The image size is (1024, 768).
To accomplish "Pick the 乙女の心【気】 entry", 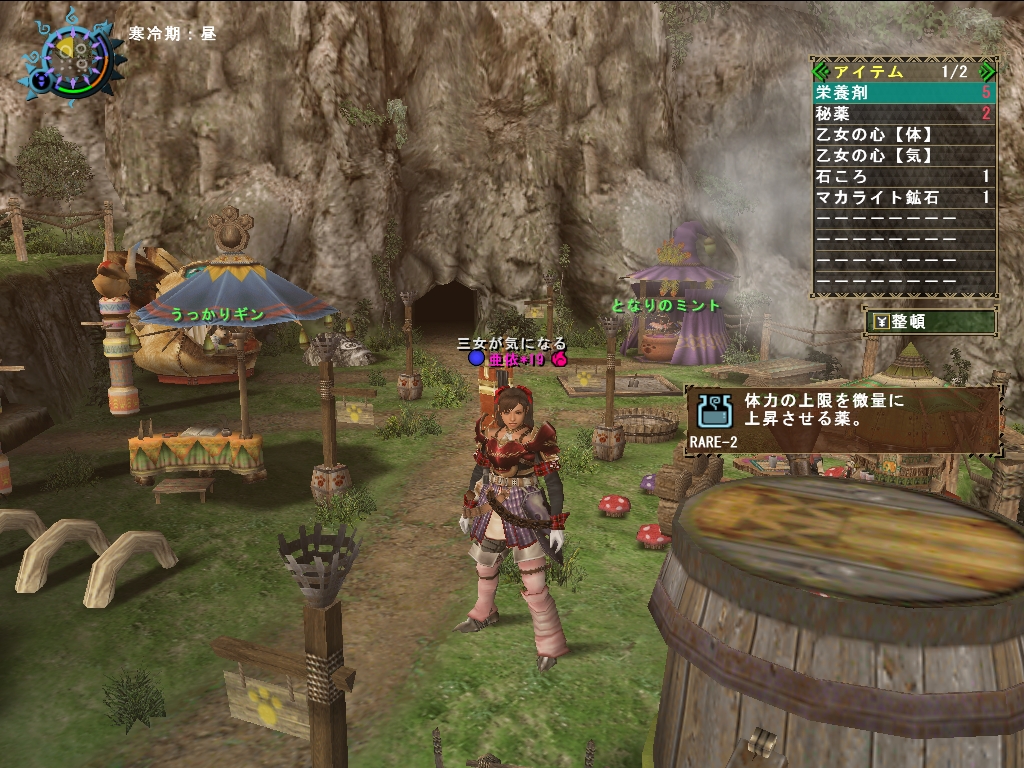I will [903, 155].
